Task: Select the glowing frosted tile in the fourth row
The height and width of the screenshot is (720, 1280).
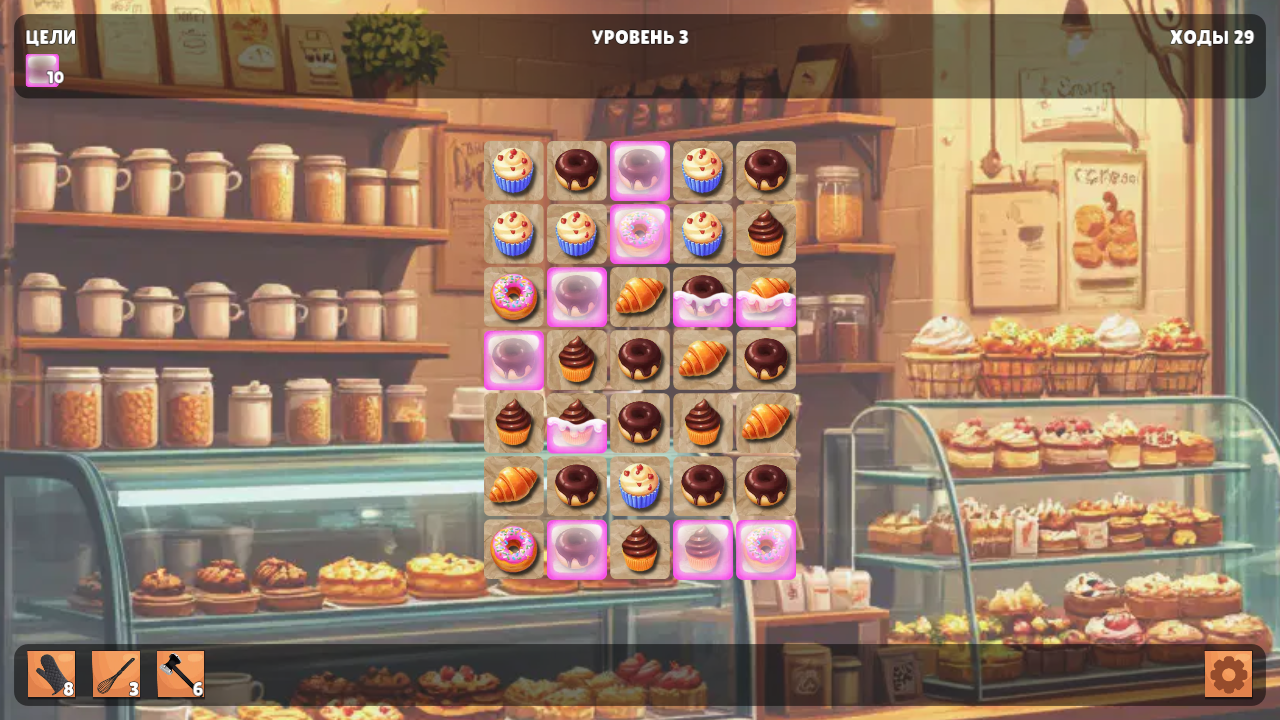Action: [x=514, y=360]
